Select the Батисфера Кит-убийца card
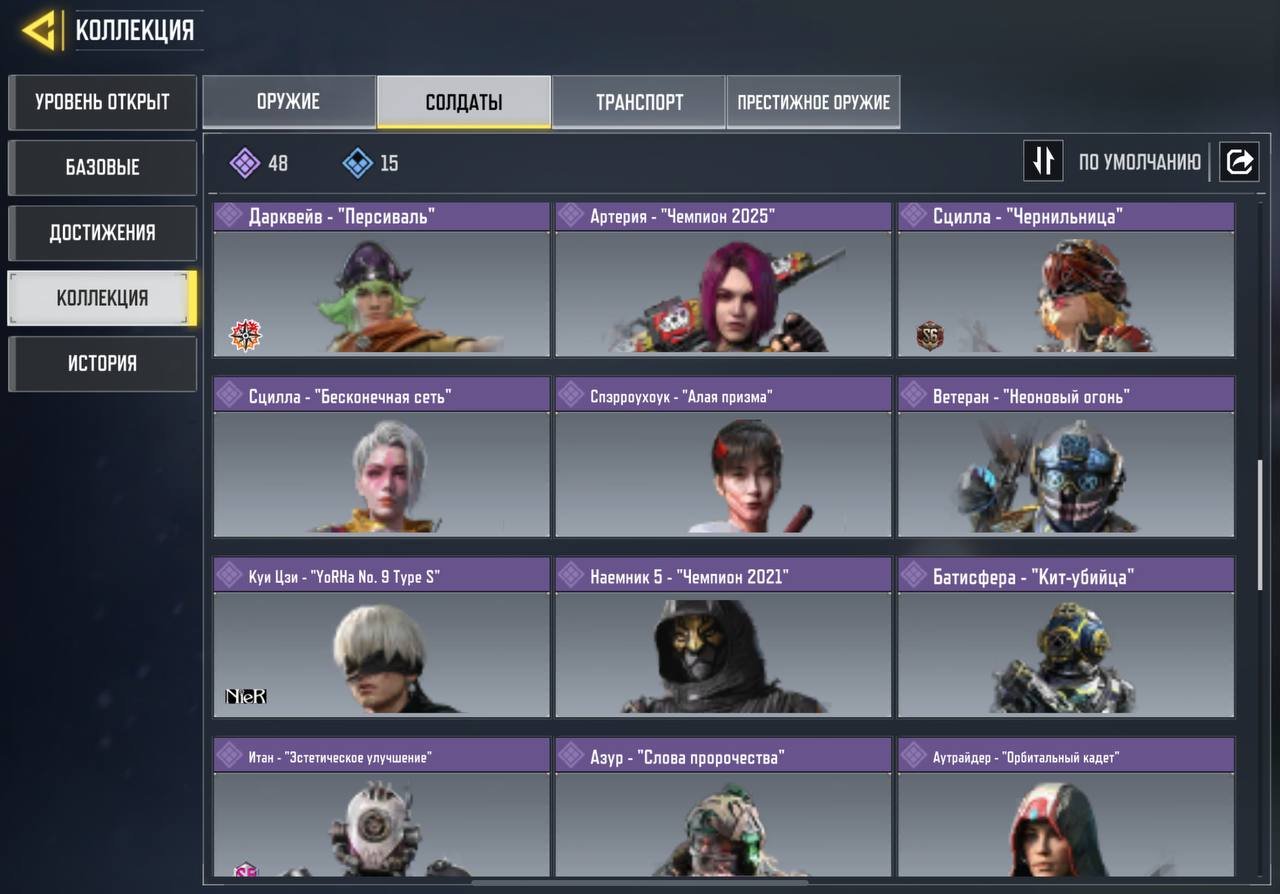The image size is (1280, 894). [1066, 638]
